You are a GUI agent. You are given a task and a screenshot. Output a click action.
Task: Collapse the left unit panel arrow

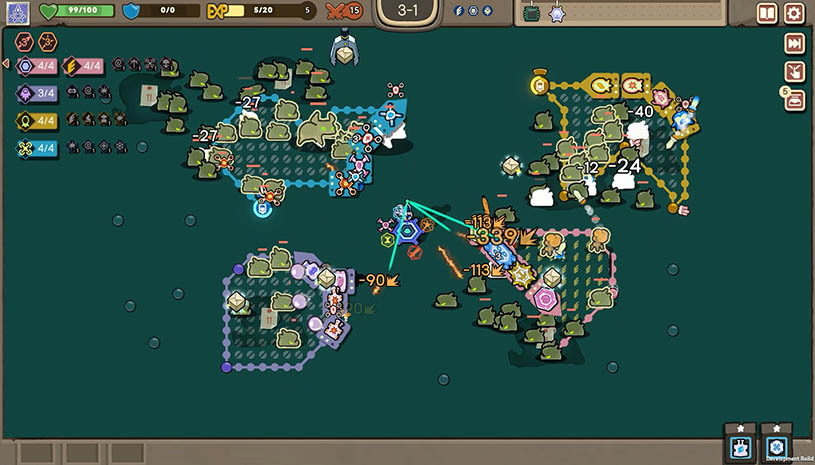[5, 64]
